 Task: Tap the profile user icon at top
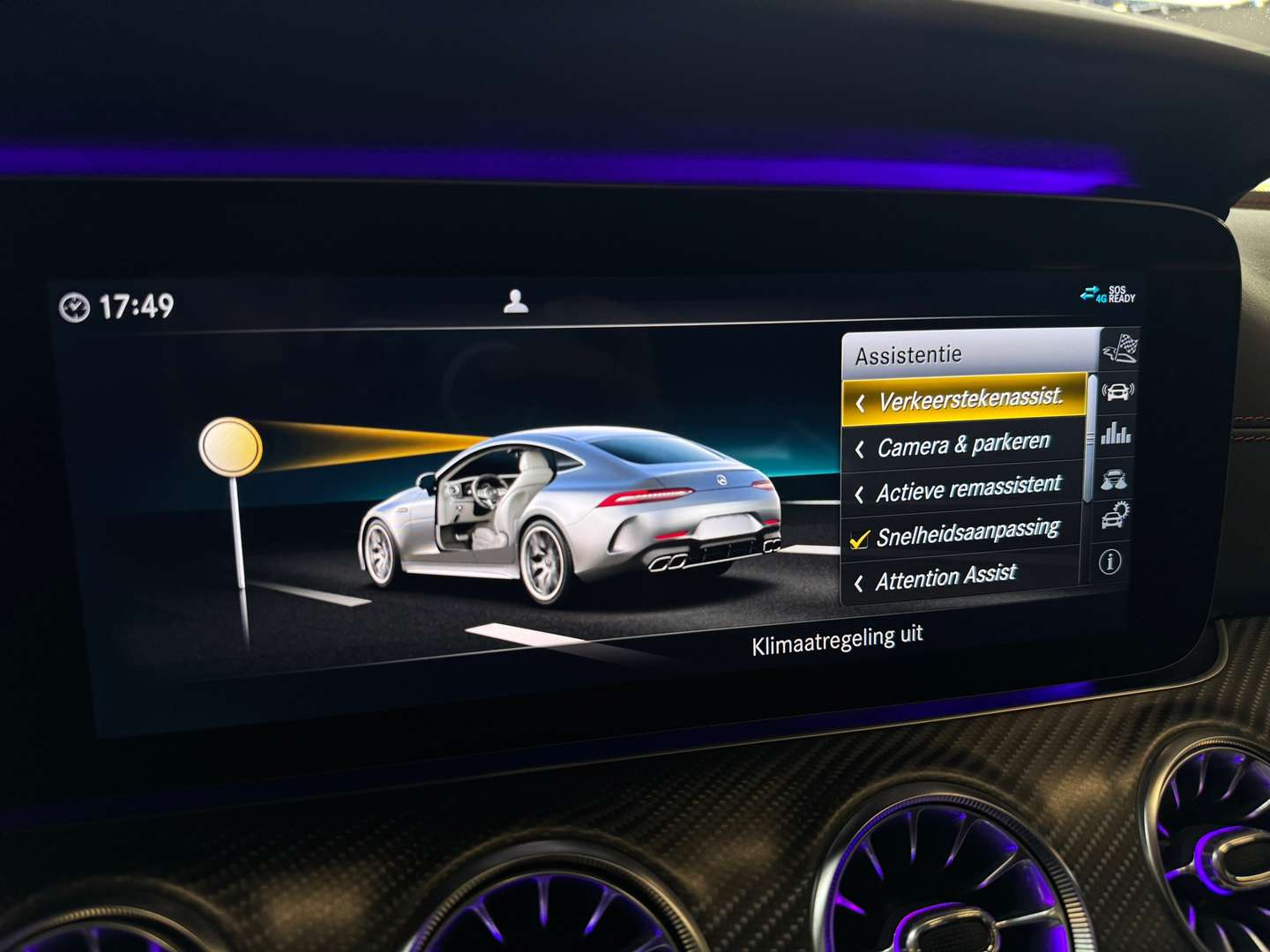coord(516,302)
